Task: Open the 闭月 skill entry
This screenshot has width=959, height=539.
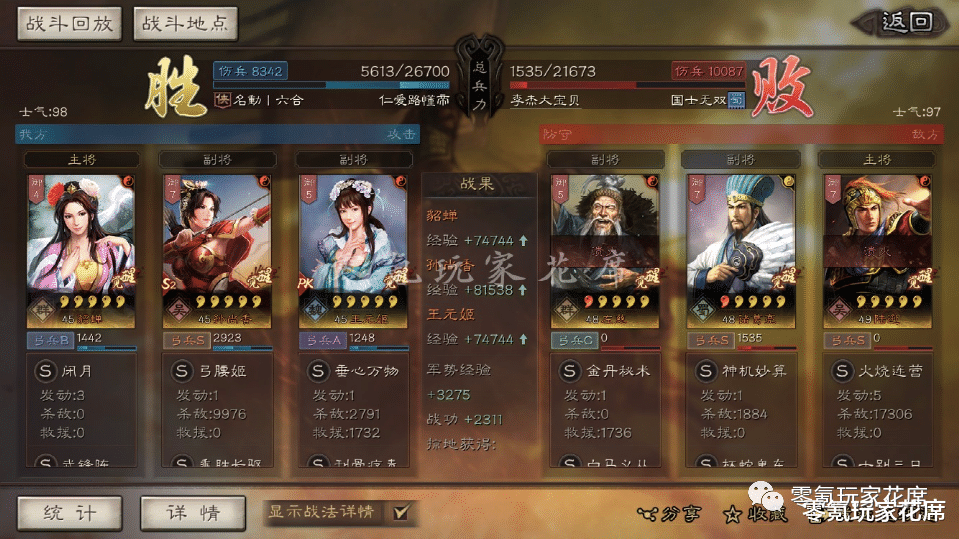Action: [x=79, y=371]
